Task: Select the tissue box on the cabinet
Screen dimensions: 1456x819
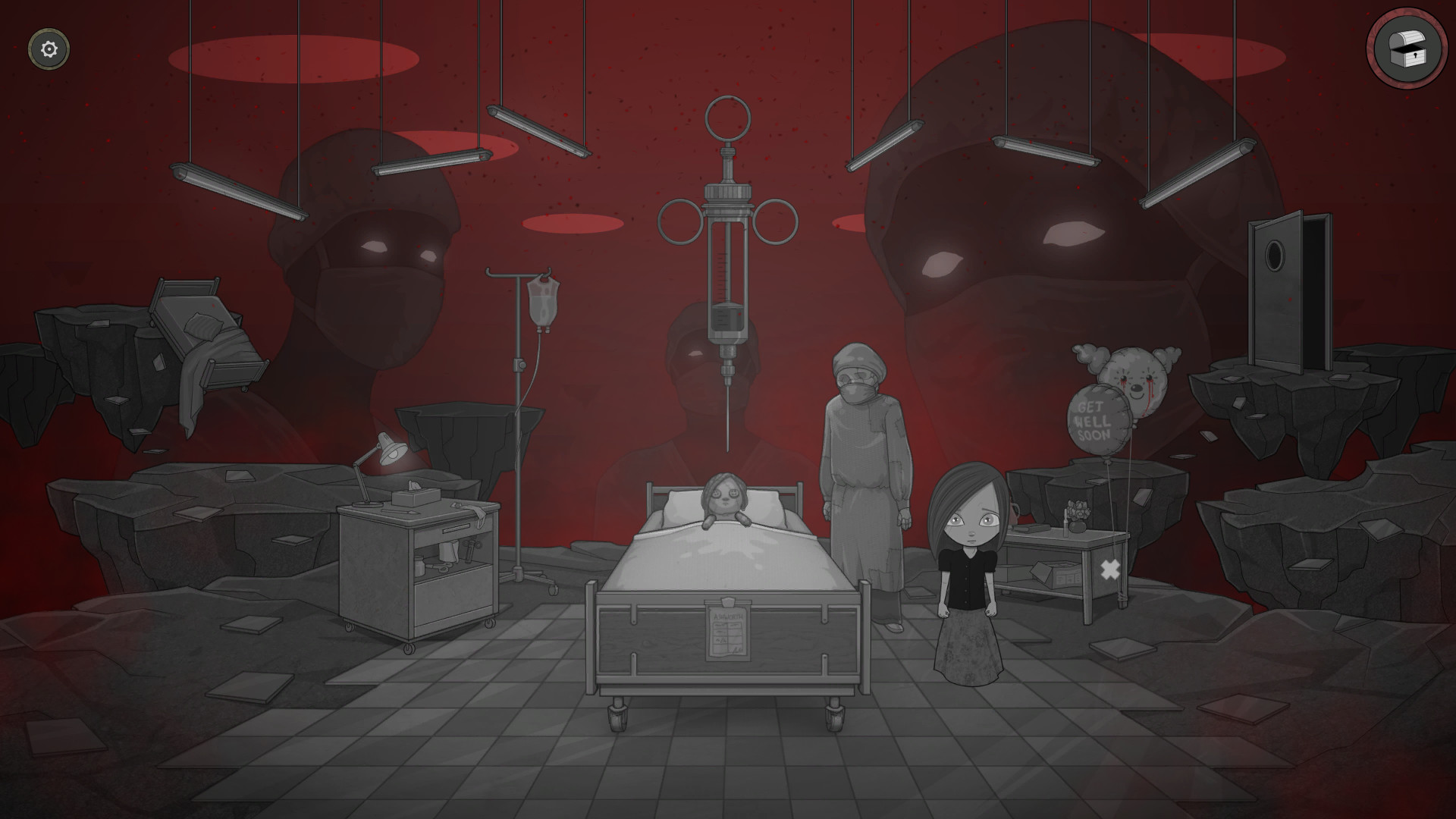Action: pyautogui.click(x=416, y=497)
